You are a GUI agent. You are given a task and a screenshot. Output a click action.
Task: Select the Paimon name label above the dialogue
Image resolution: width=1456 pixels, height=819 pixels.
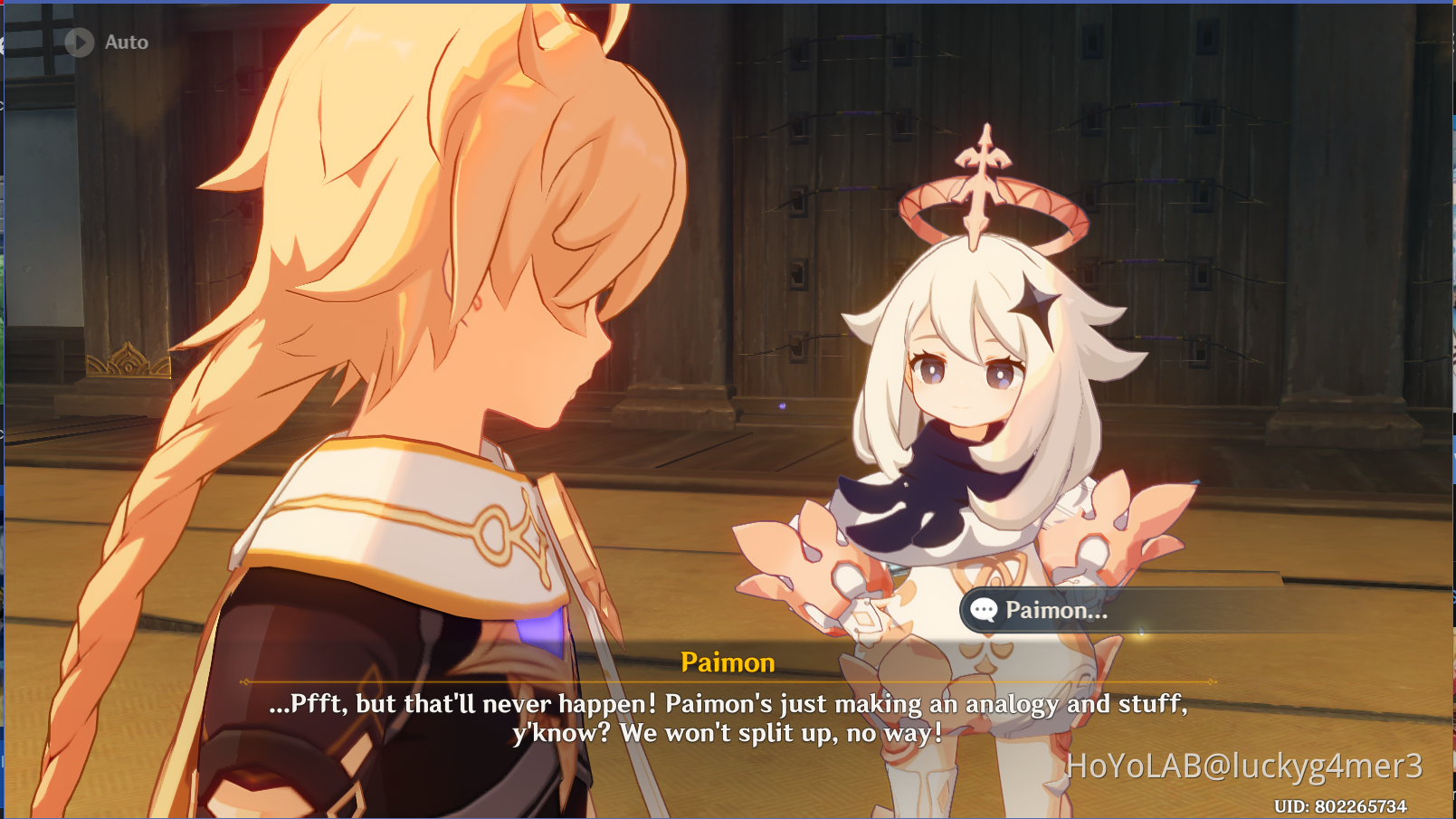[729, 662]
